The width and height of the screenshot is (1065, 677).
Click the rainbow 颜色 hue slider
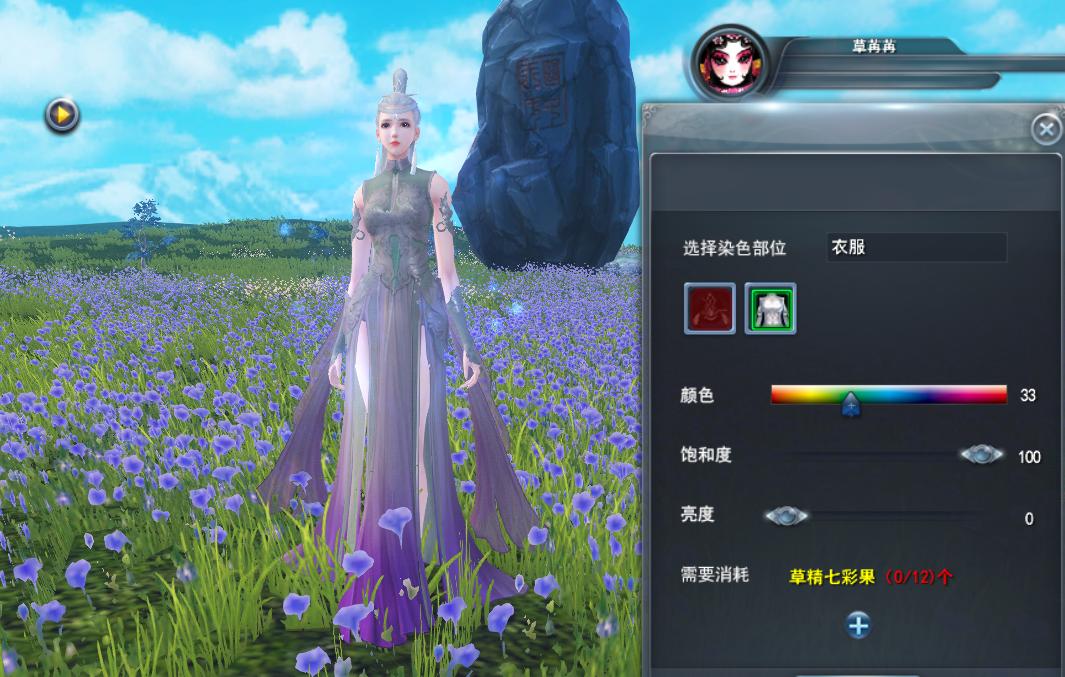[x=888, y=394]
